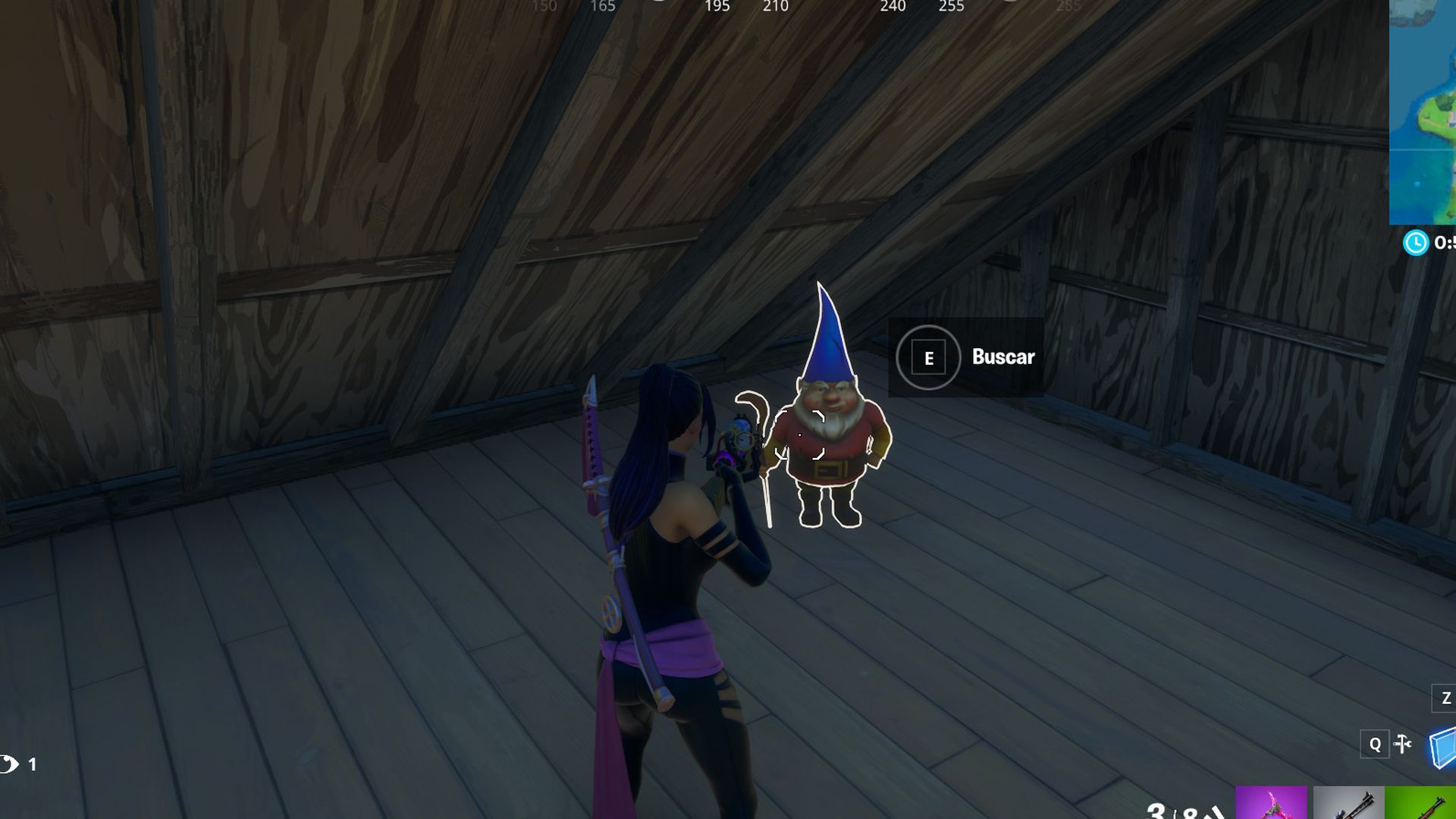Click the hammer-and-wrench edit icon near Q
Screen dimensions: 1456x819
point(1402,744)
